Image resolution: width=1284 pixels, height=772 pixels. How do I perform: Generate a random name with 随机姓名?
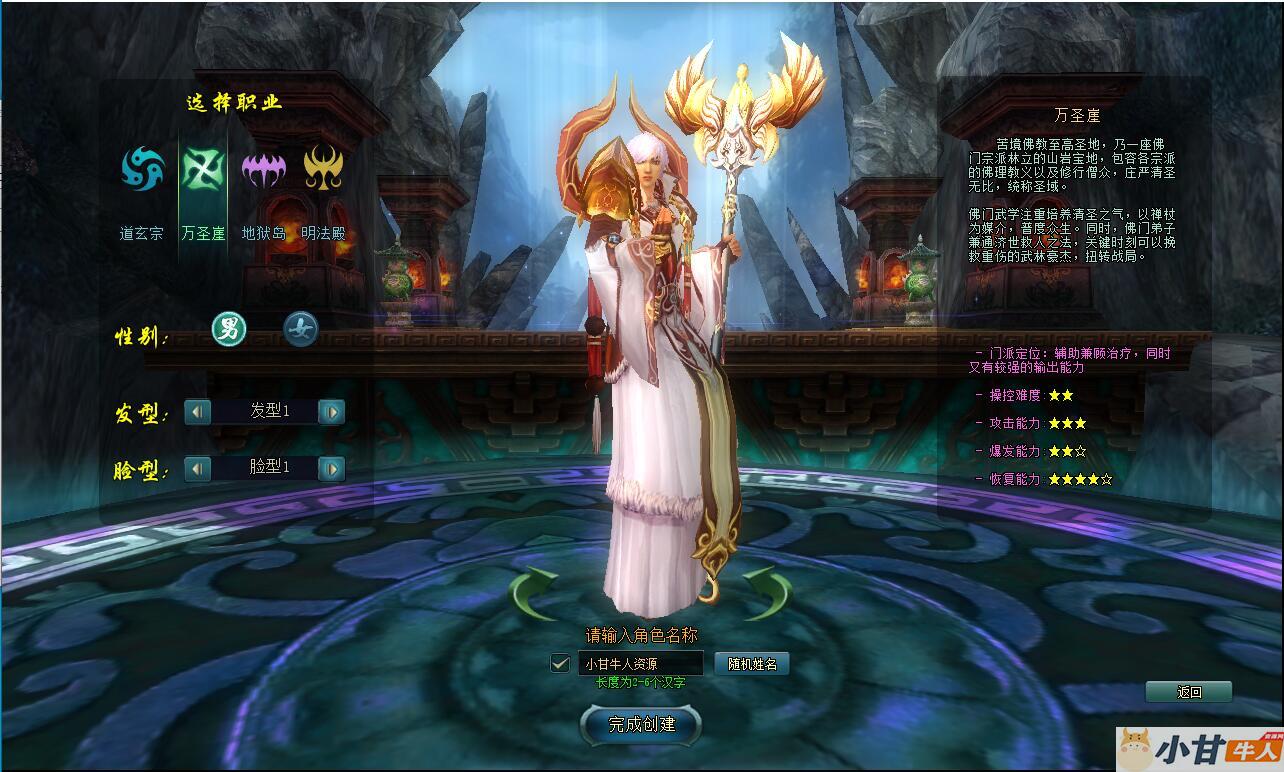(x=752, y=663)
